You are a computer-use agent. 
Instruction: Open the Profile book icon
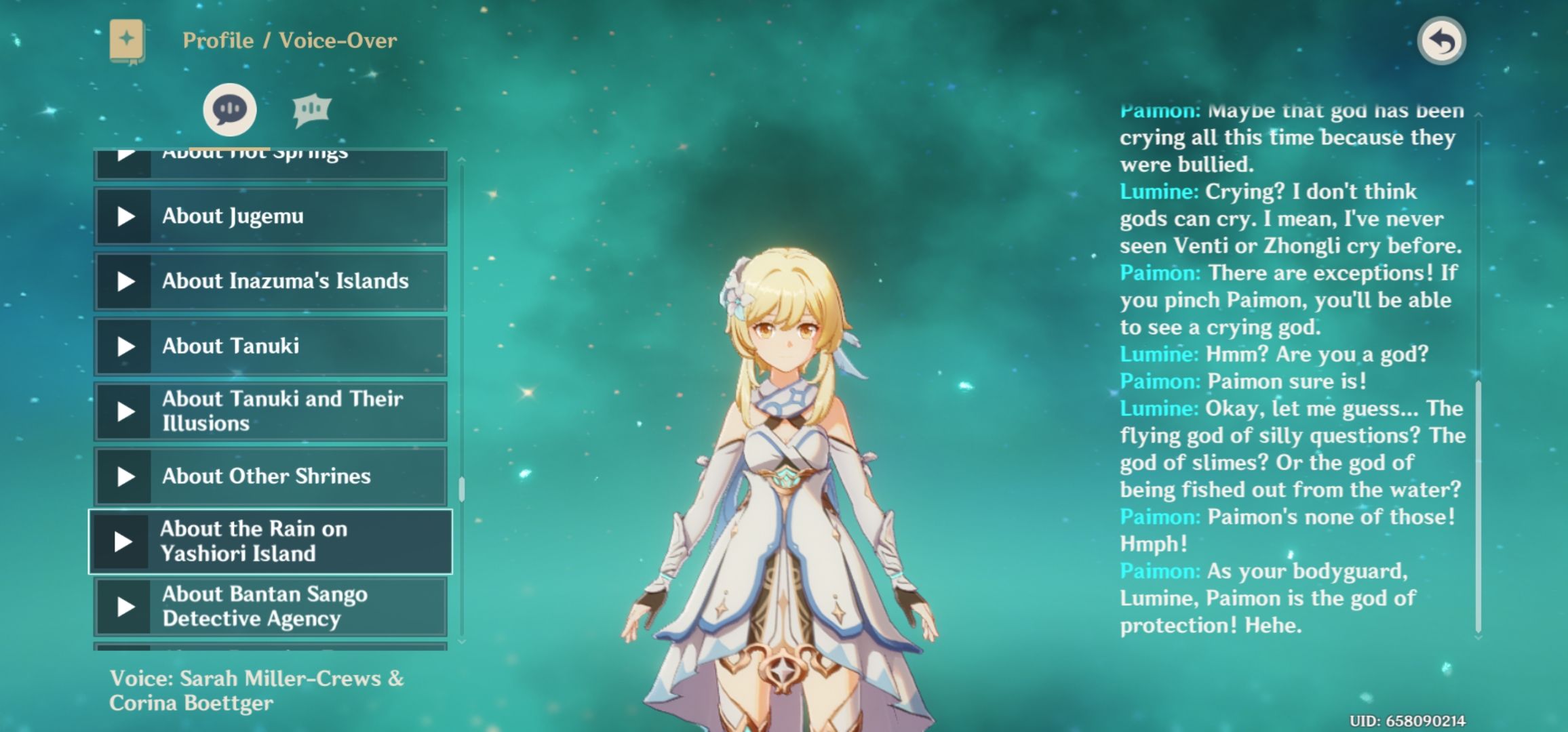coord(127,41)
